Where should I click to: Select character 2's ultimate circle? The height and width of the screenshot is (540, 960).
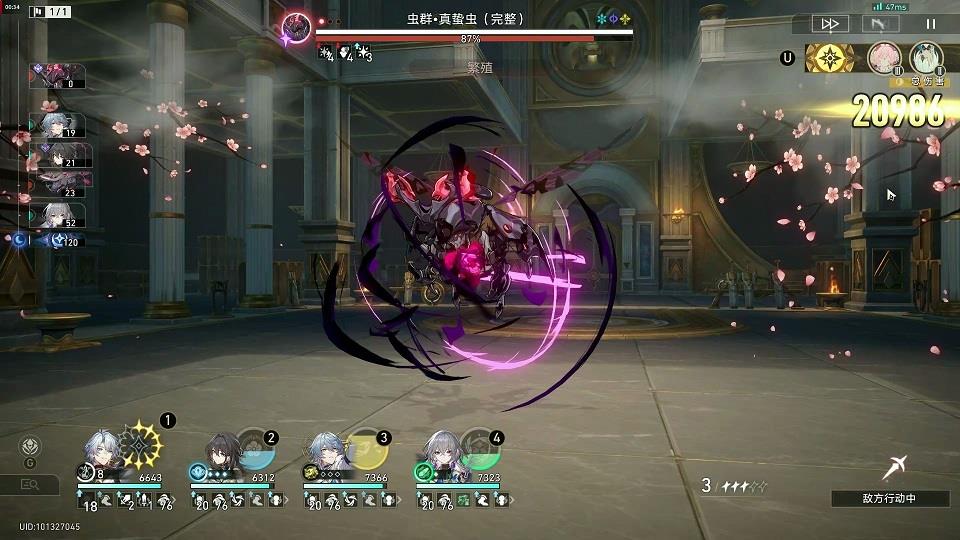pos(255,451)
